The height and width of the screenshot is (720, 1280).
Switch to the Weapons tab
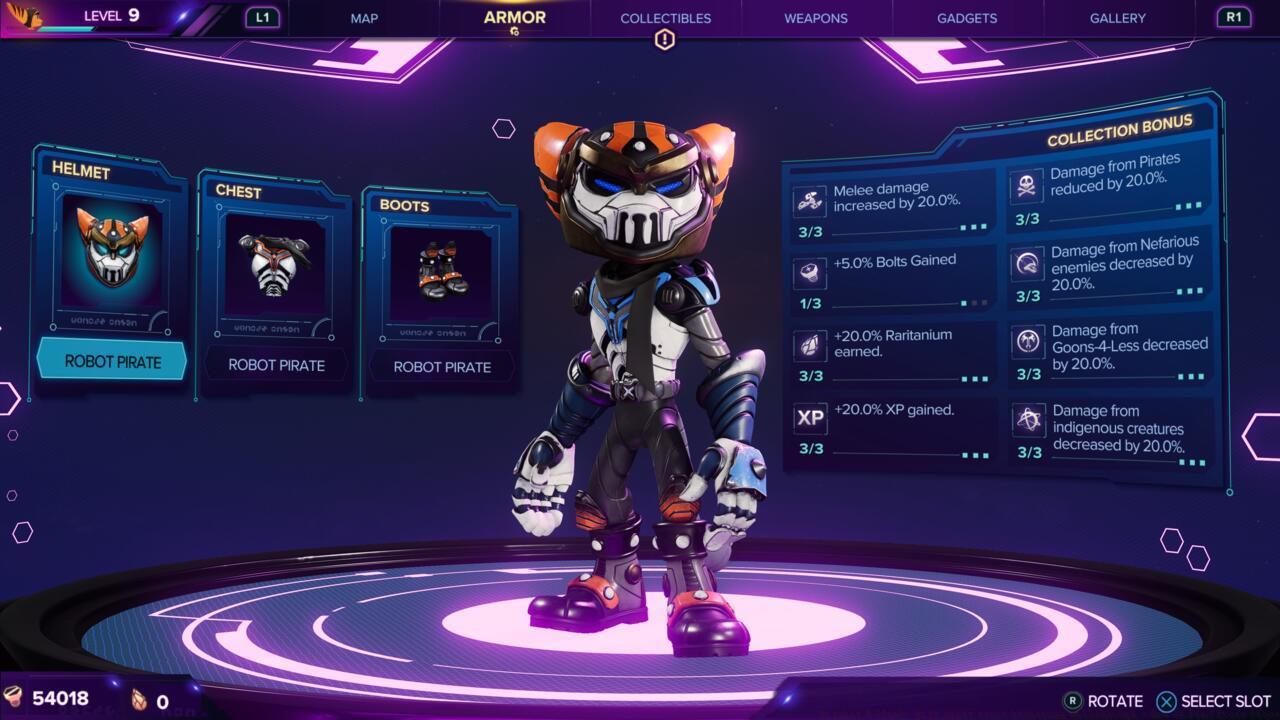[x=815, y=18]
